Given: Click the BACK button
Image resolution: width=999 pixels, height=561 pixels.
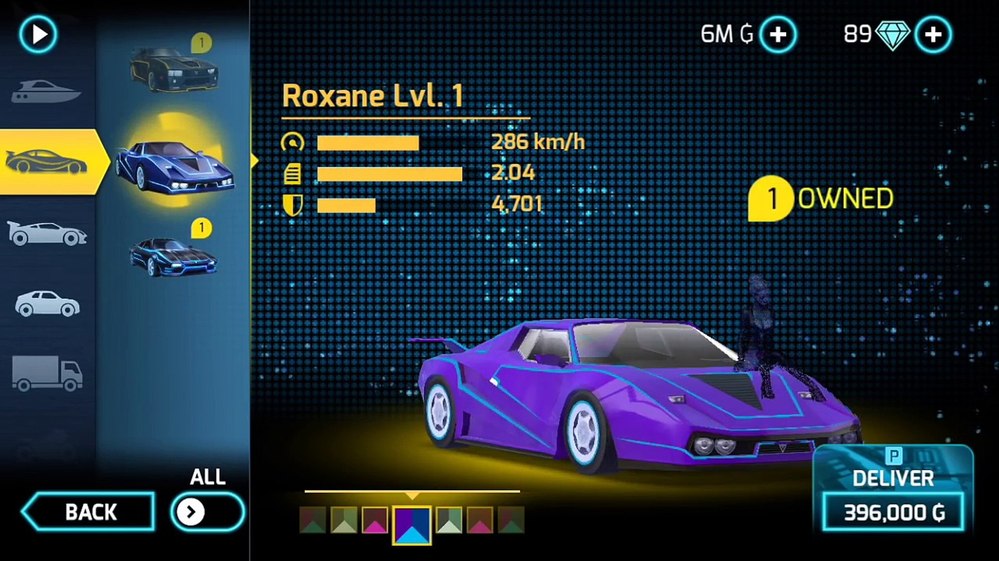Looking at the screenshot, I should point(89,512).
